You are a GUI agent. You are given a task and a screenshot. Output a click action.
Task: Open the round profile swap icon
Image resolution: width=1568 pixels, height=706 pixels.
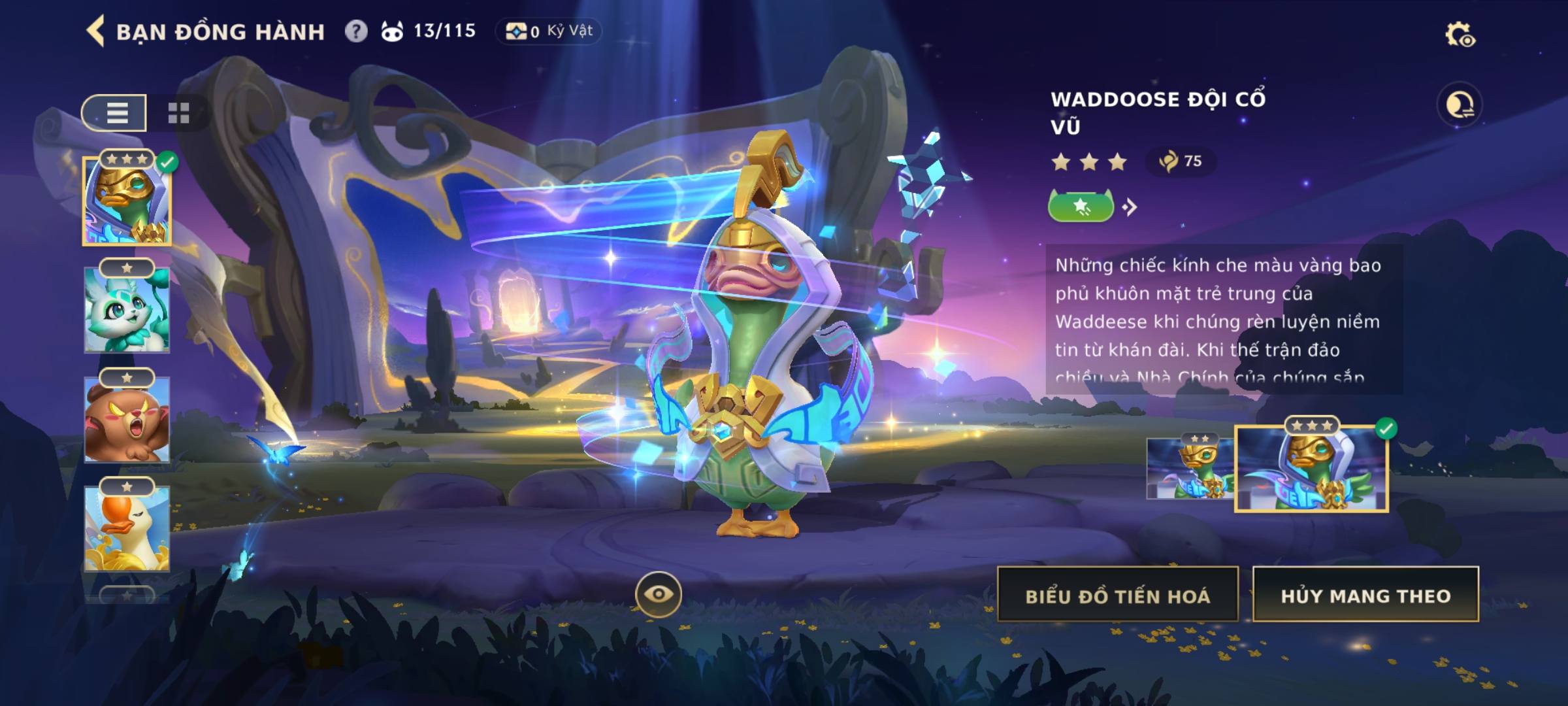[x=1460, y=105]
